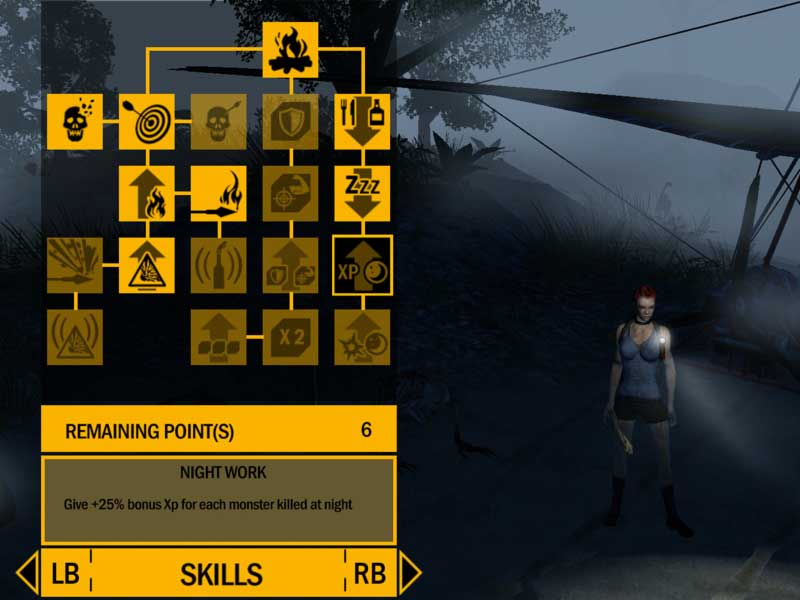Select the dart and bullseye target skill
This screenshot has height=600, width=800.
click(x=147, y=122)
